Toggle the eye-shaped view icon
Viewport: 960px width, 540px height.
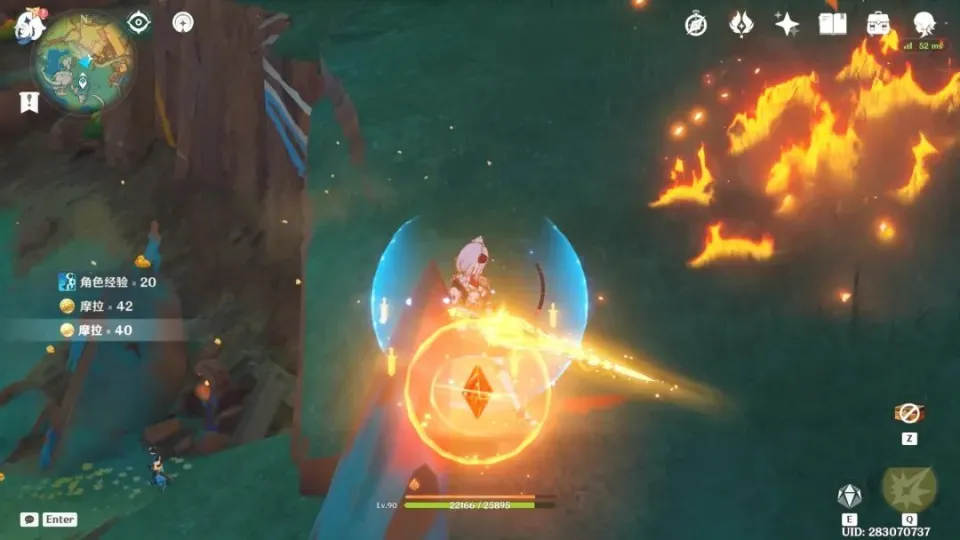click(x=139, y=23)
